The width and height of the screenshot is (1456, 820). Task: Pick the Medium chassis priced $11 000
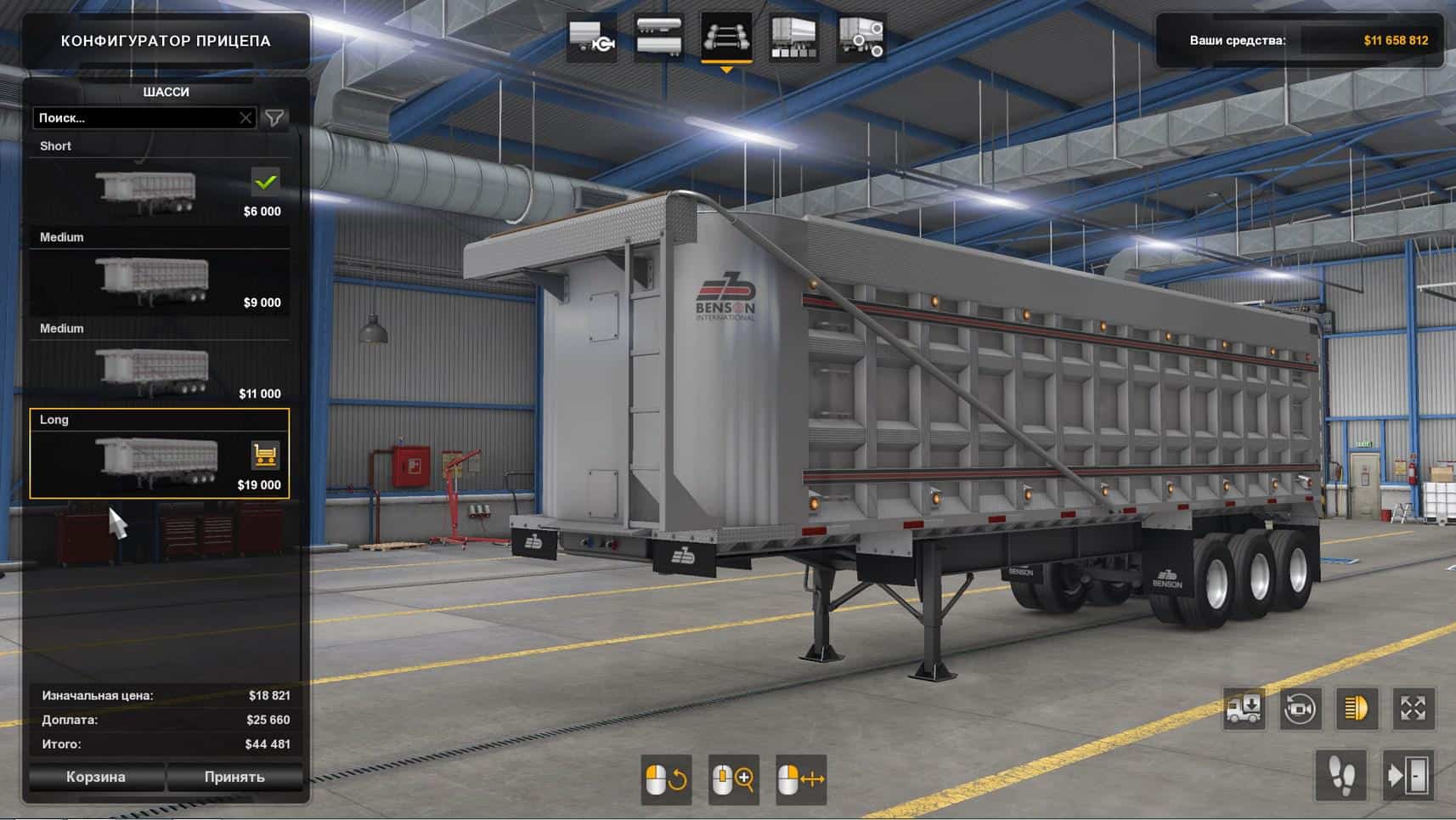pos(159,374)
